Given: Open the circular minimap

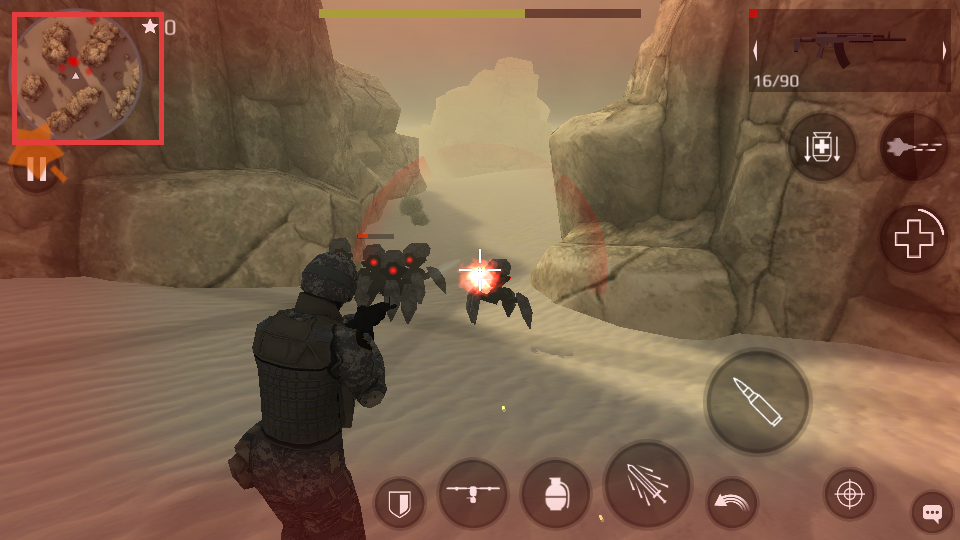Looking at the screenshot, I should [76, 76].
